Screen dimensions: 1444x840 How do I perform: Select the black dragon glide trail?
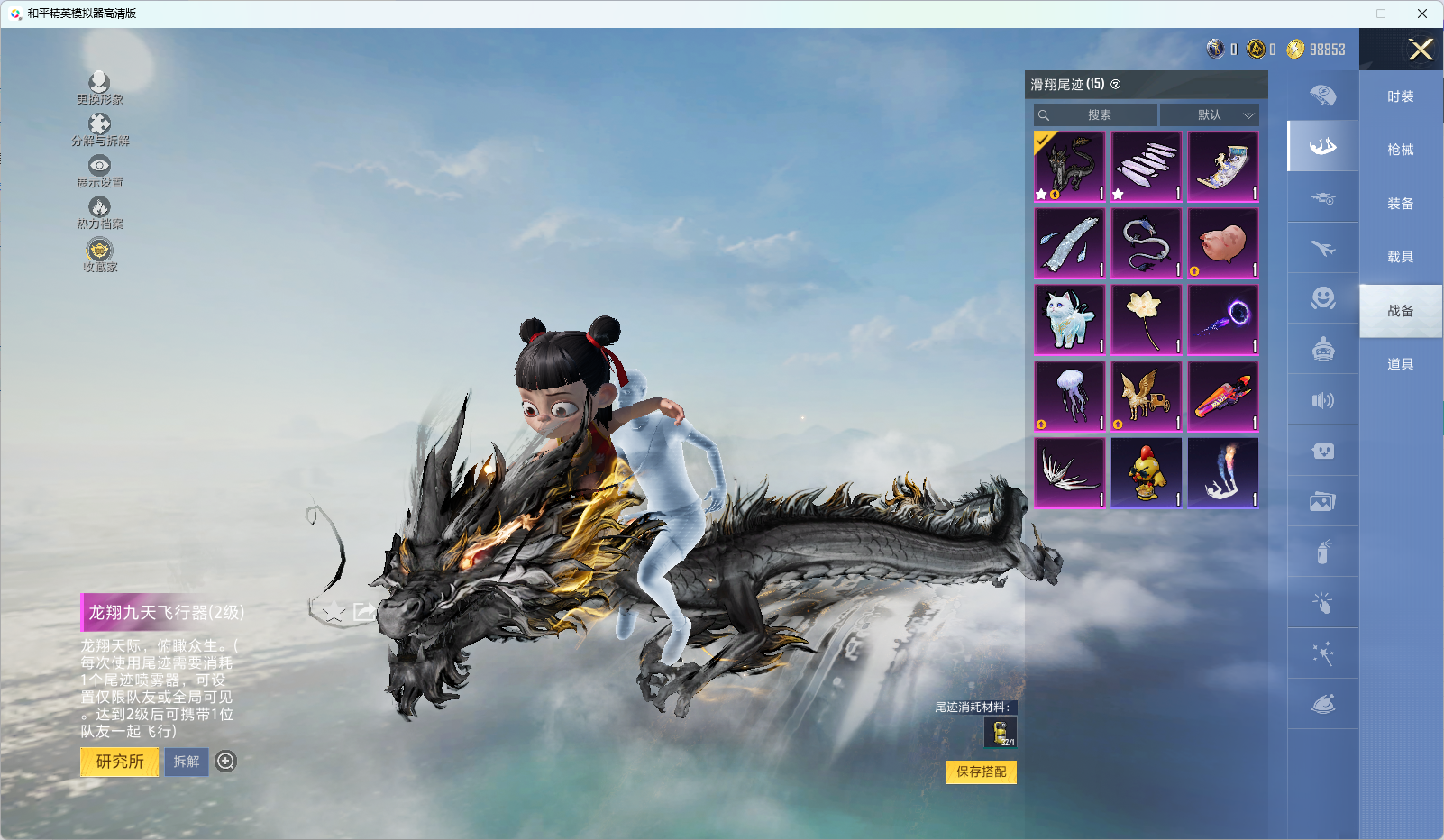(1069, 167)
